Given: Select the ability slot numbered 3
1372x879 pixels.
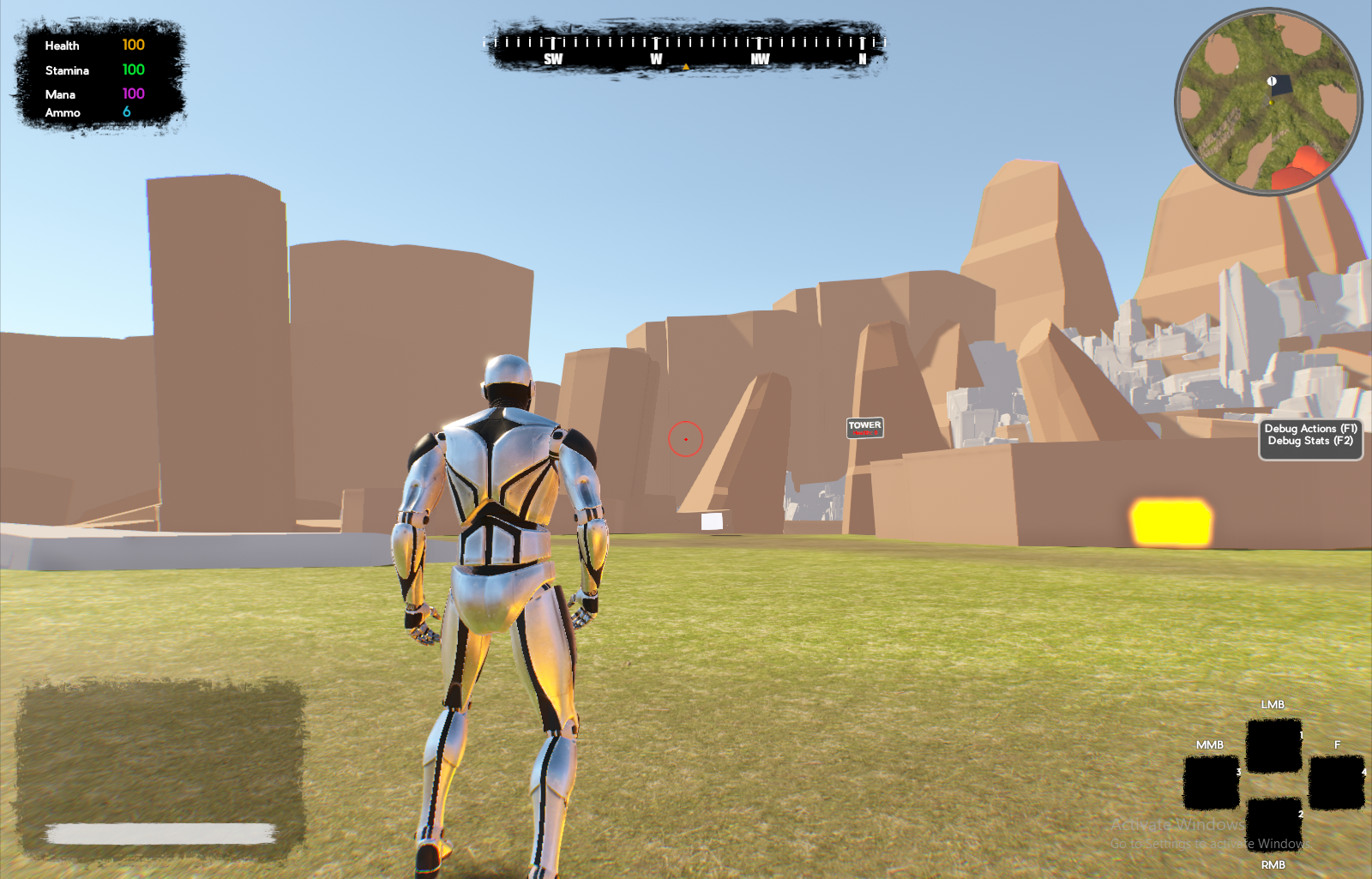Looking at the screenshot, I should [1211, 782].
